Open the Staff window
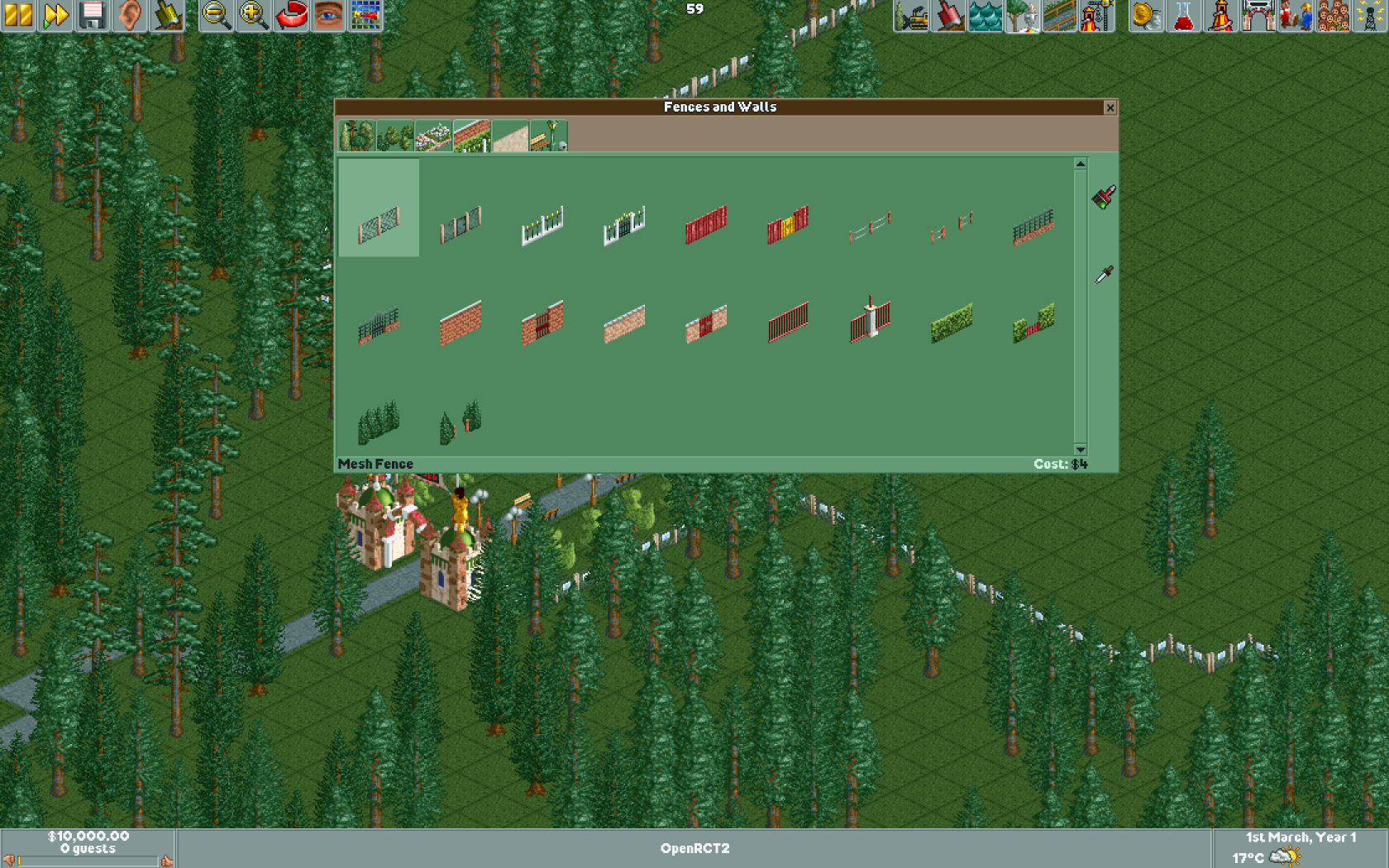 1297,17
